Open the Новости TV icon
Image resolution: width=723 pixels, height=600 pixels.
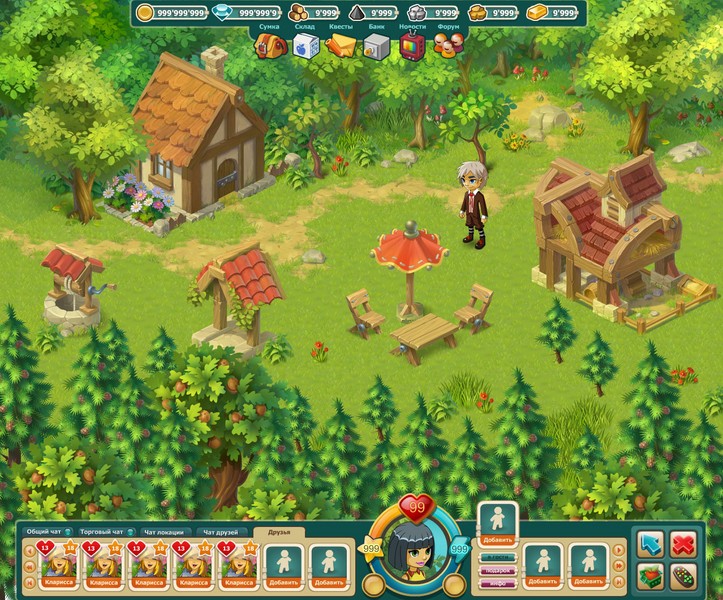[410, 46]
